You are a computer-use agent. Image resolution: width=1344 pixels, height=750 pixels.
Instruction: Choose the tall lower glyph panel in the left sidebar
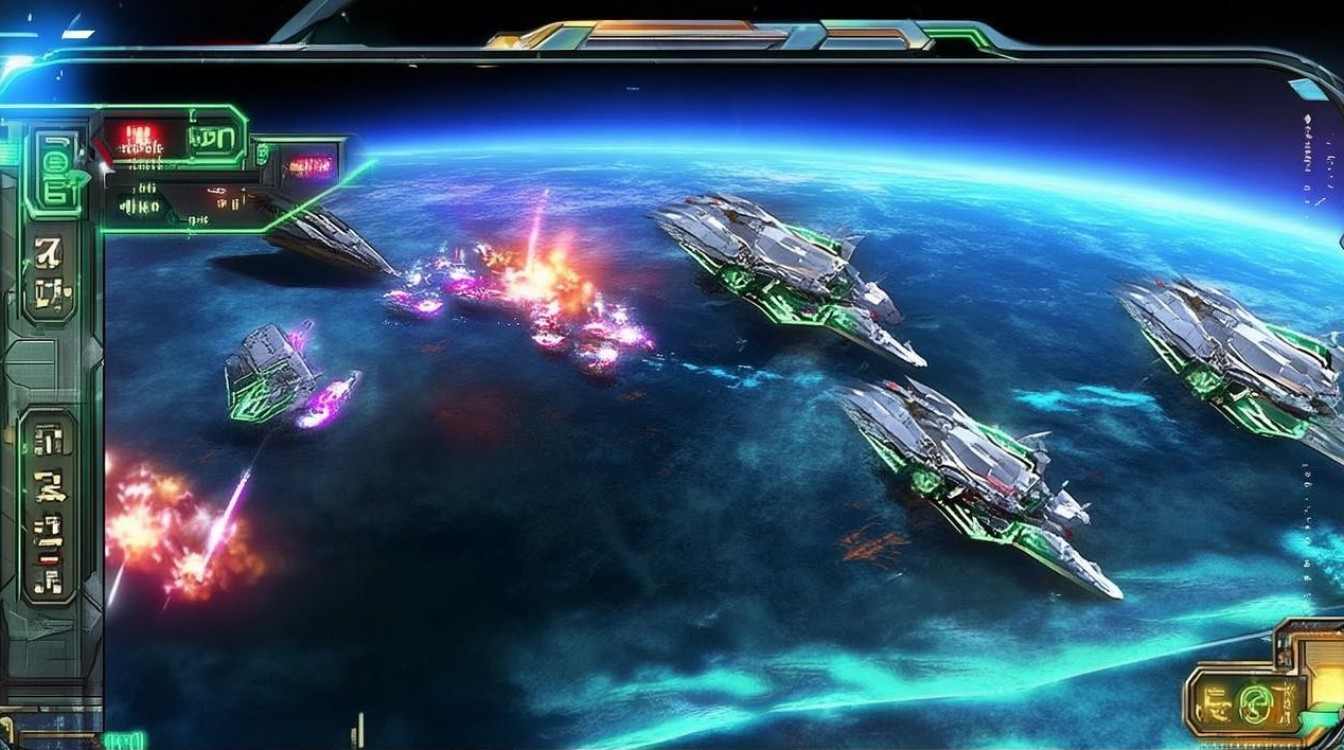[49, 506]
